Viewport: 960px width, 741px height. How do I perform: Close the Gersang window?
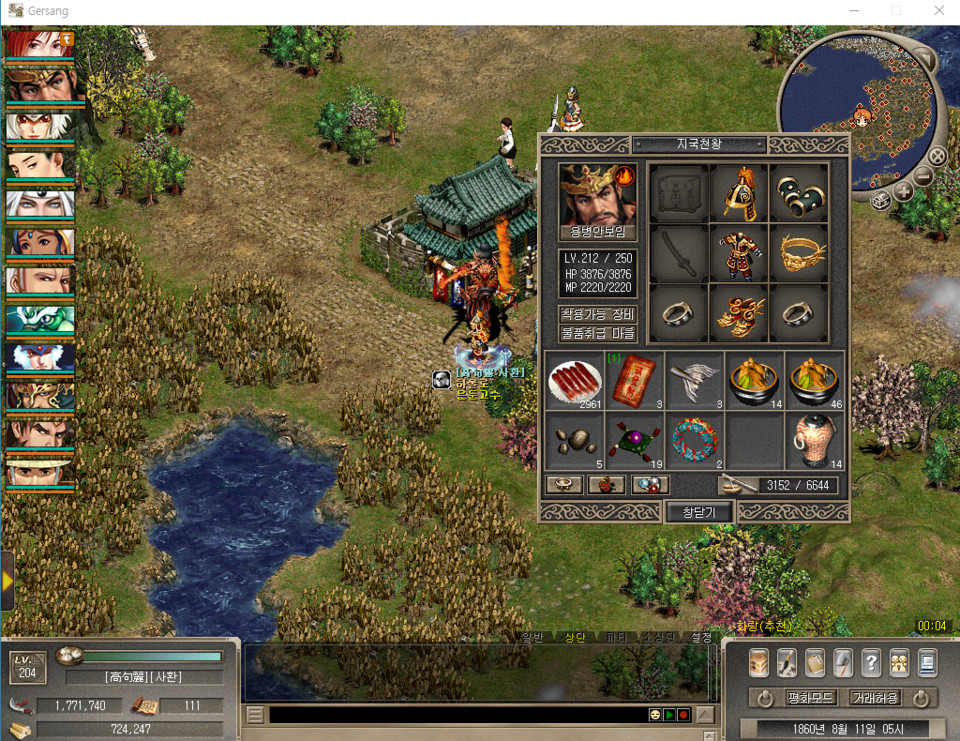938,11
